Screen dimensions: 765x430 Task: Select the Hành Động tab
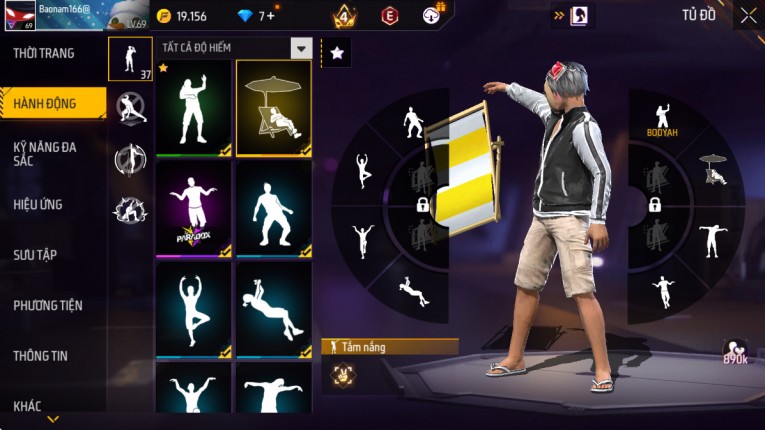point(46,103)
